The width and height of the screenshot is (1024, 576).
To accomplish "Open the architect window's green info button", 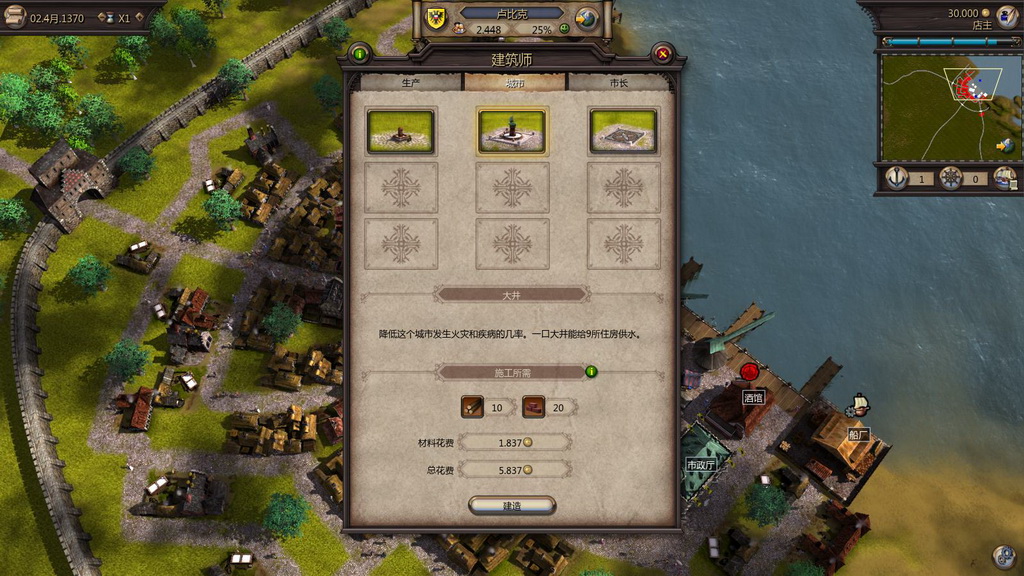I will pyautogui.click(x=360, y=53).
